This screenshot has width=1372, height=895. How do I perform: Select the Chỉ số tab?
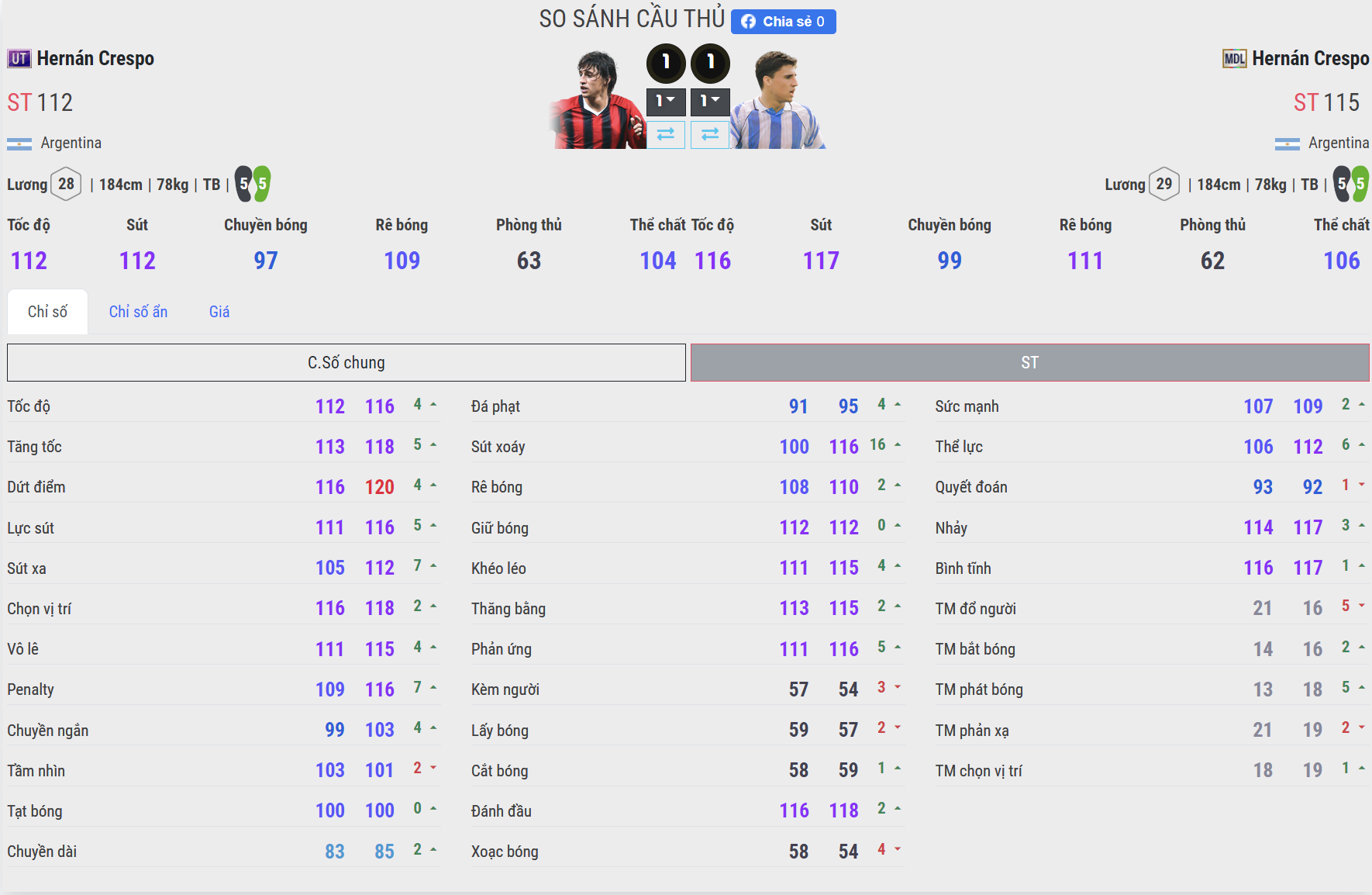47,312
